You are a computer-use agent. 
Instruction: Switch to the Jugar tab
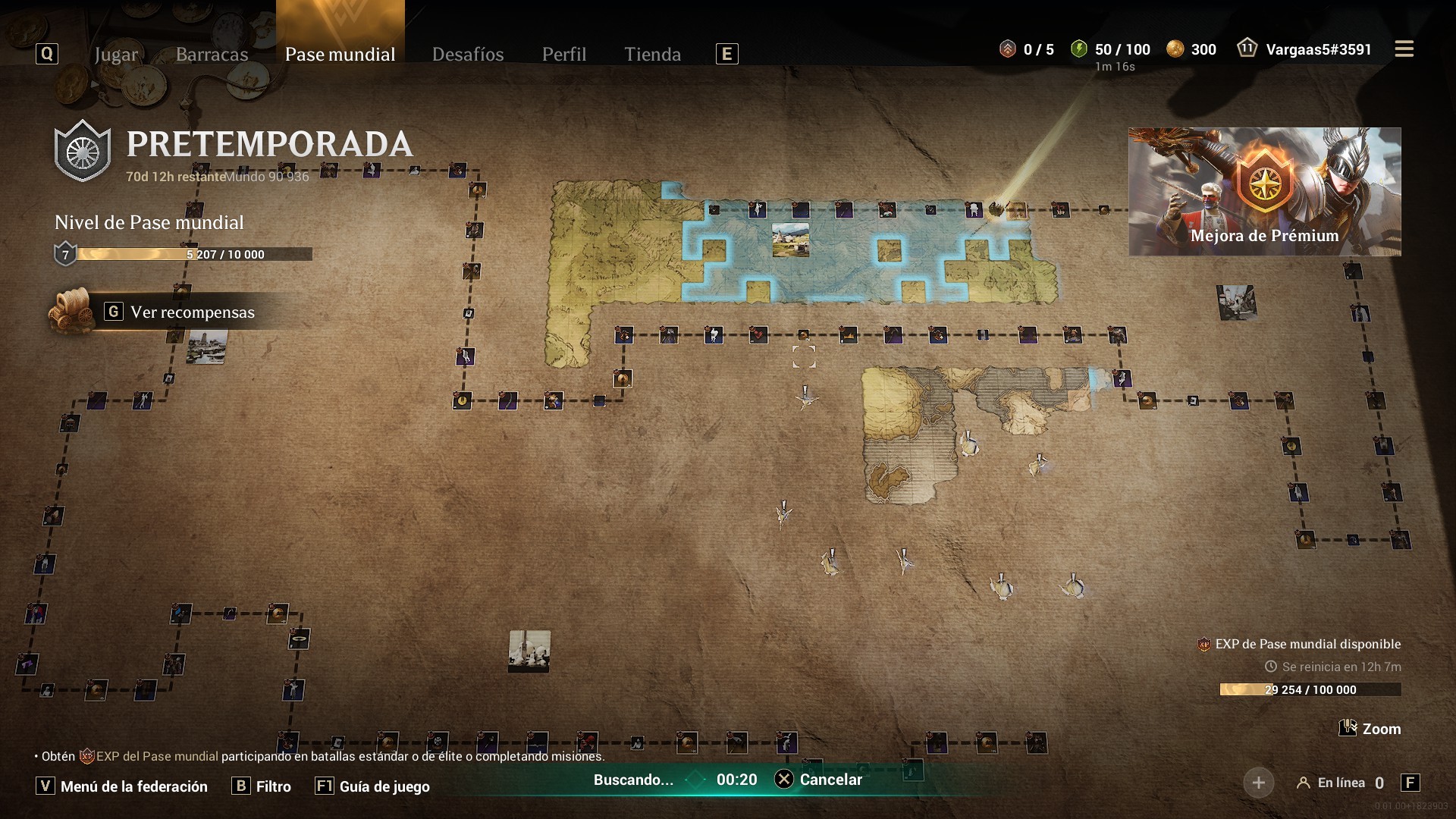coord(116,54)
